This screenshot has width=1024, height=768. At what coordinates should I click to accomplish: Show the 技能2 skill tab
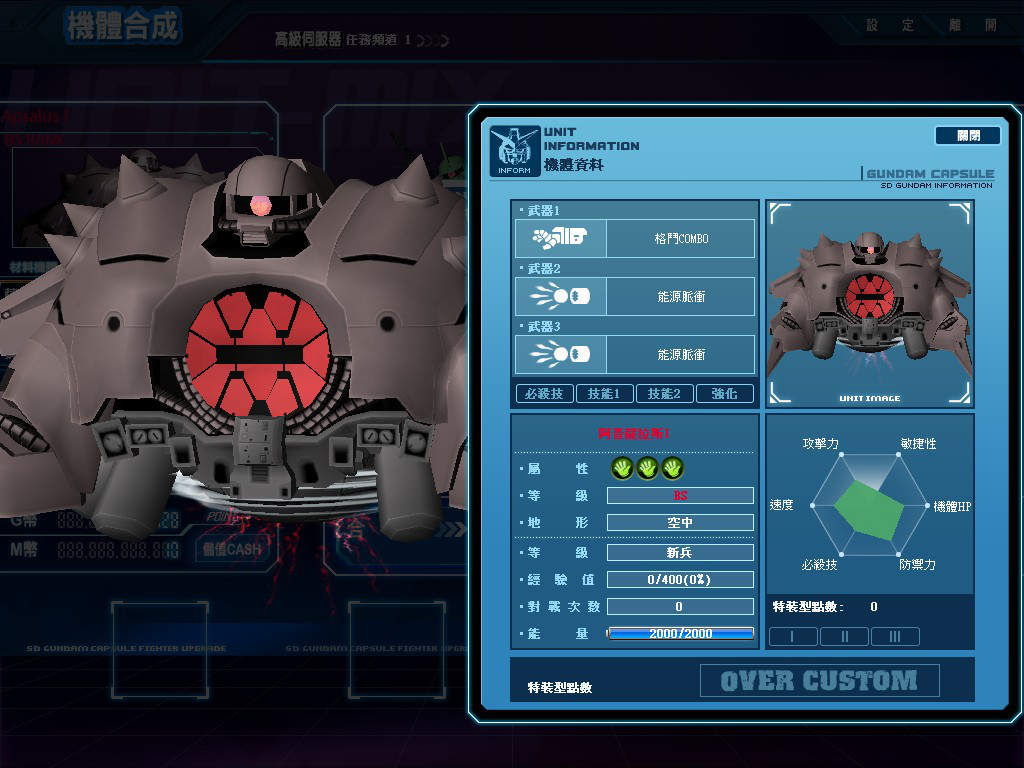coord(664,394)
